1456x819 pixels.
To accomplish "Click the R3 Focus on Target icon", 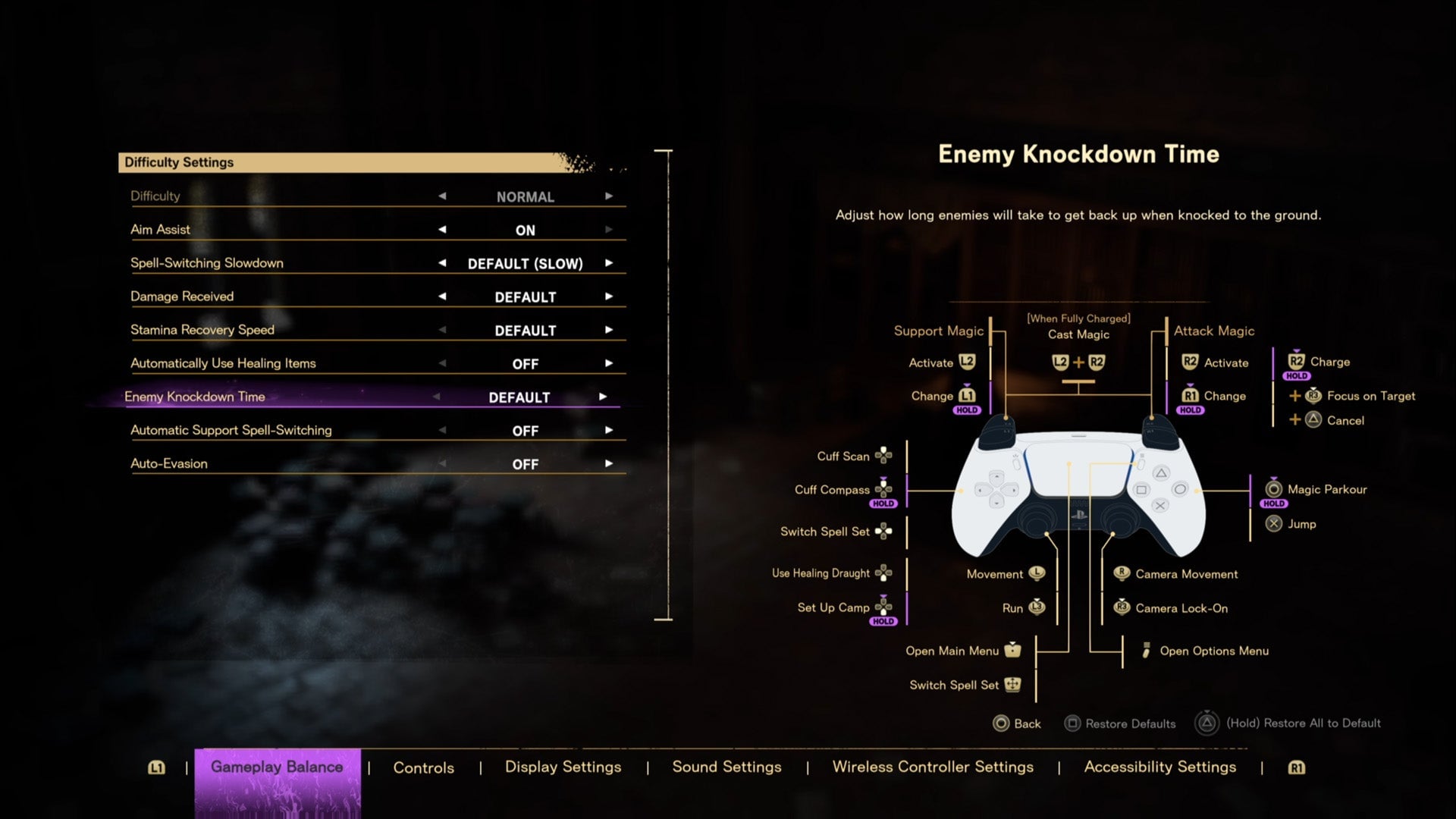I will 1313,396.
